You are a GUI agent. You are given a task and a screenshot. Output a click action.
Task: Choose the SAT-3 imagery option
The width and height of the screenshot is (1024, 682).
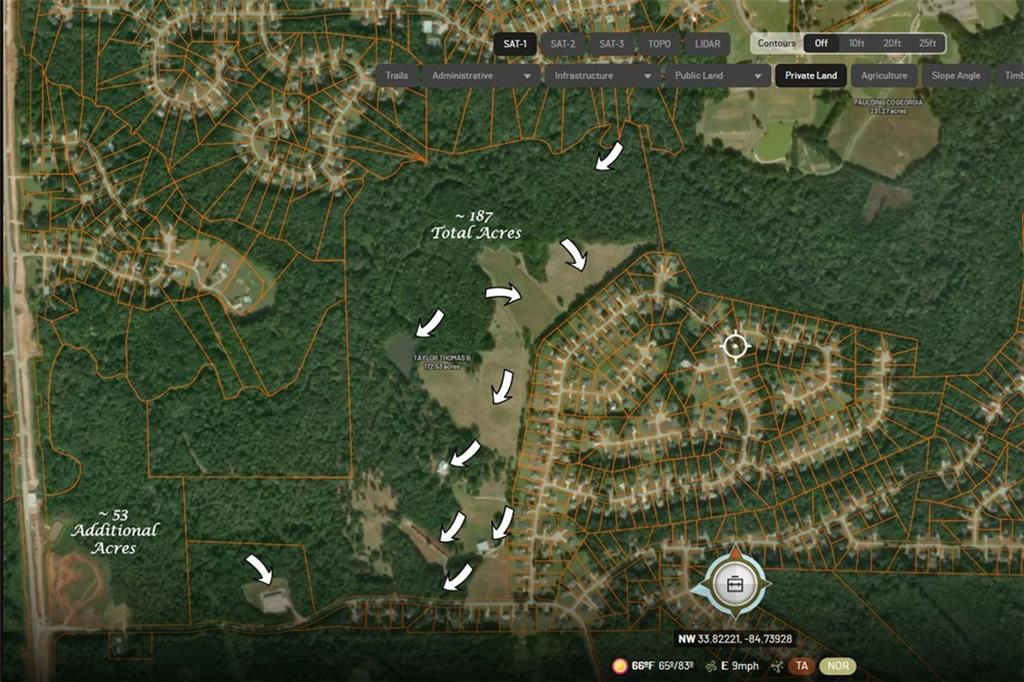click(x=611, y=44)
